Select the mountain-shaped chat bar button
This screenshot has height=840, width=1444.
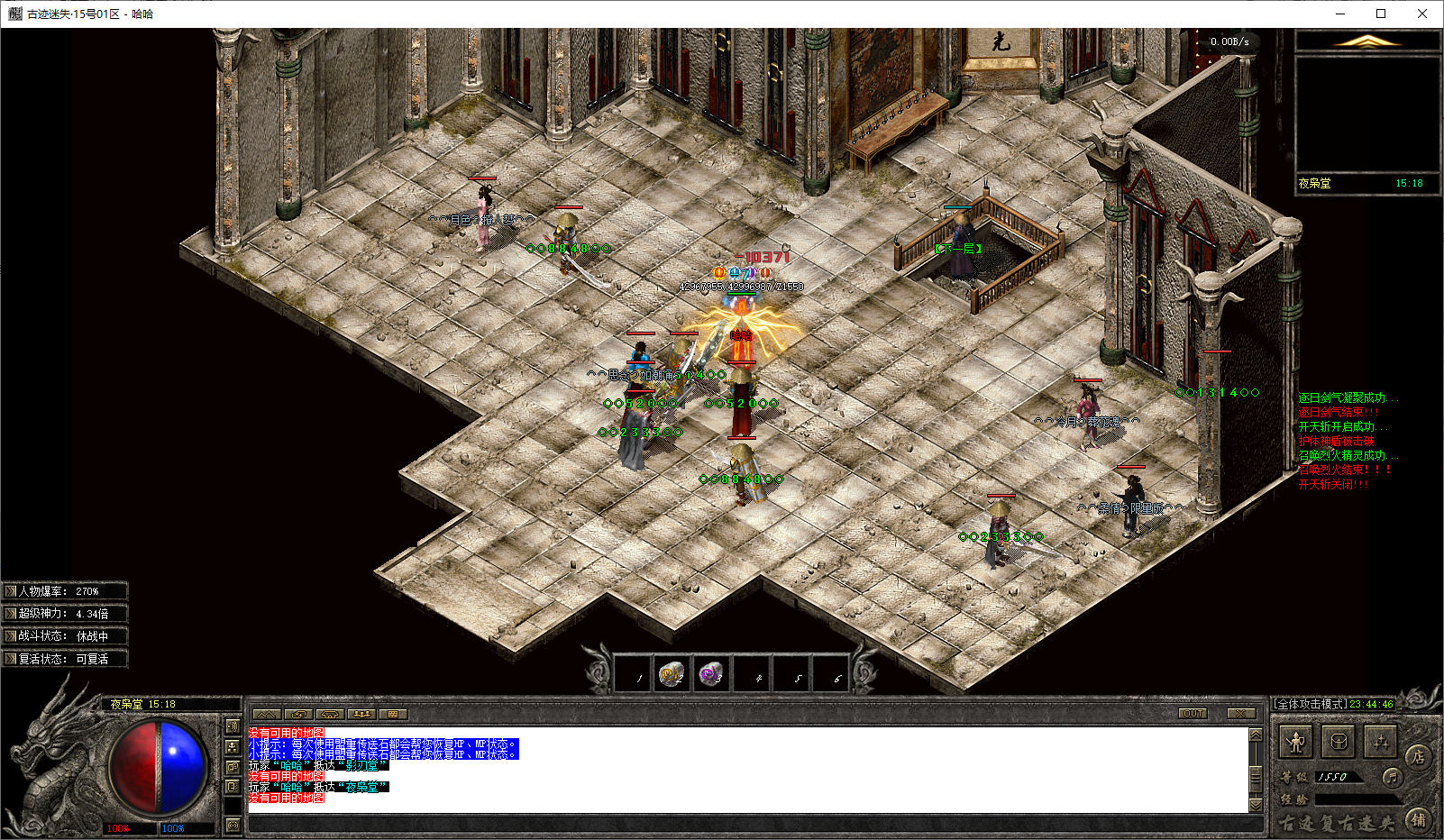(x=266, y=714)
